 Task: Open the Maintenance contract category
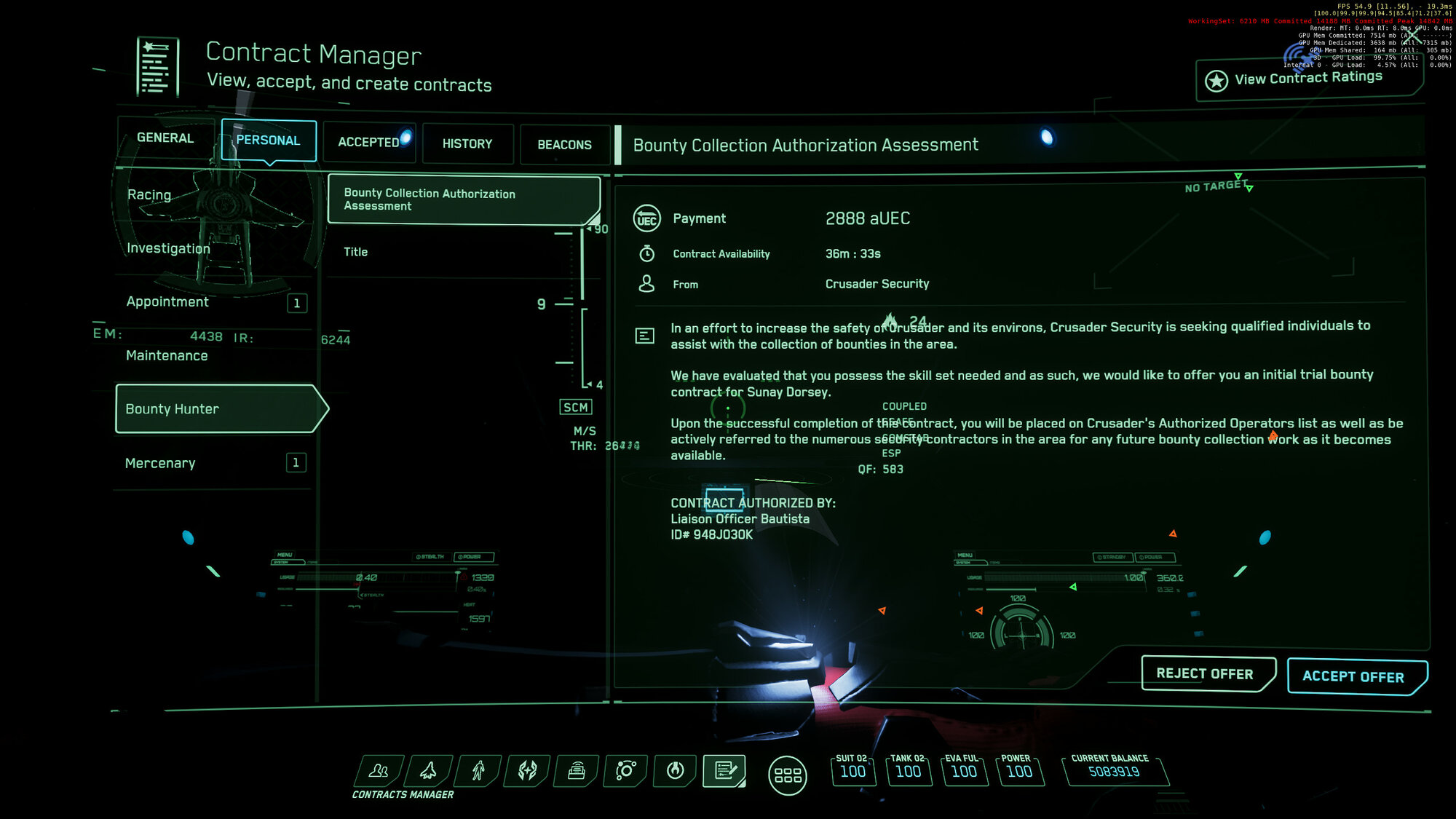pos(167,356)
